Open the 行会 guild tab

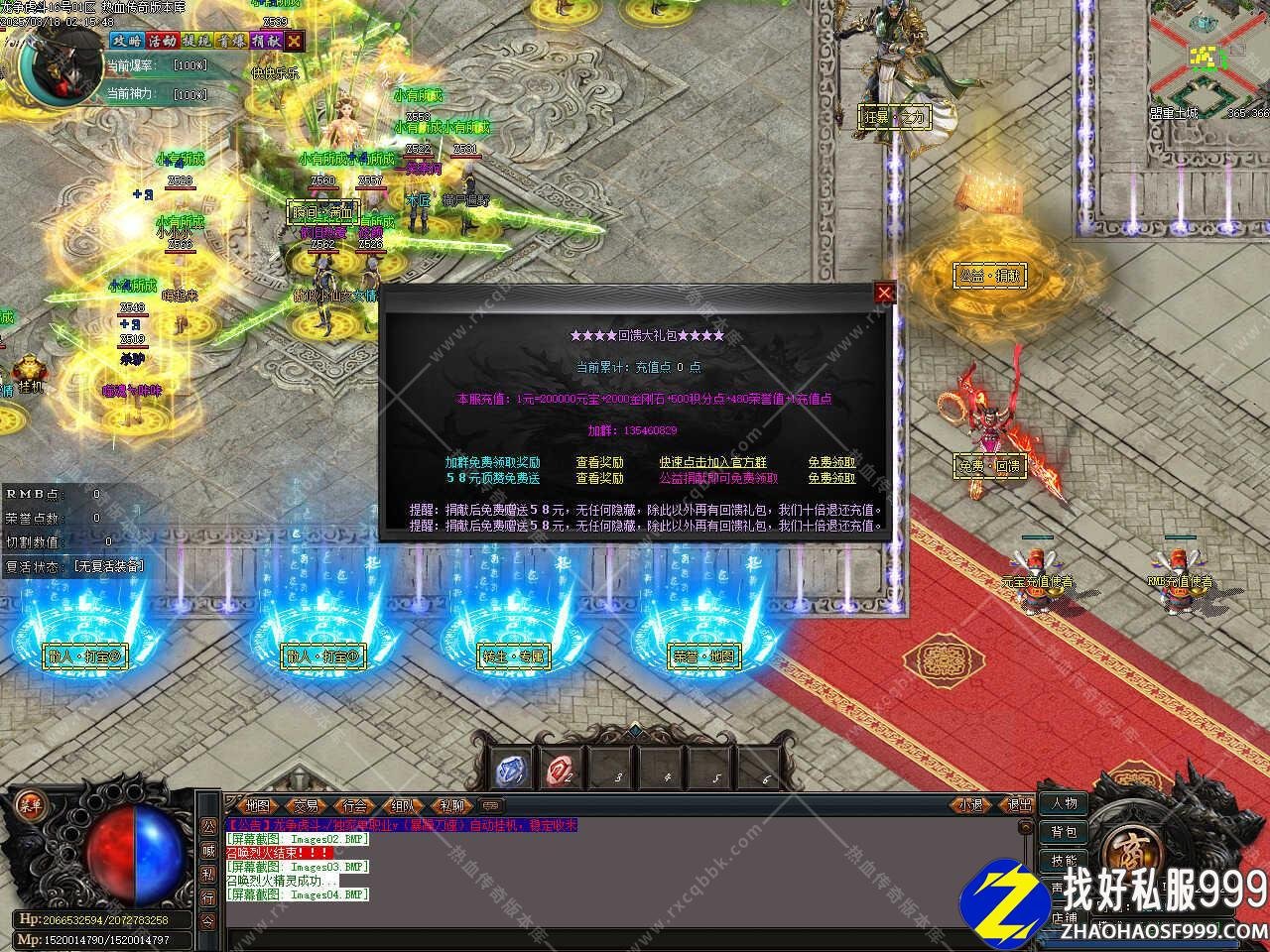pos(354,806)
